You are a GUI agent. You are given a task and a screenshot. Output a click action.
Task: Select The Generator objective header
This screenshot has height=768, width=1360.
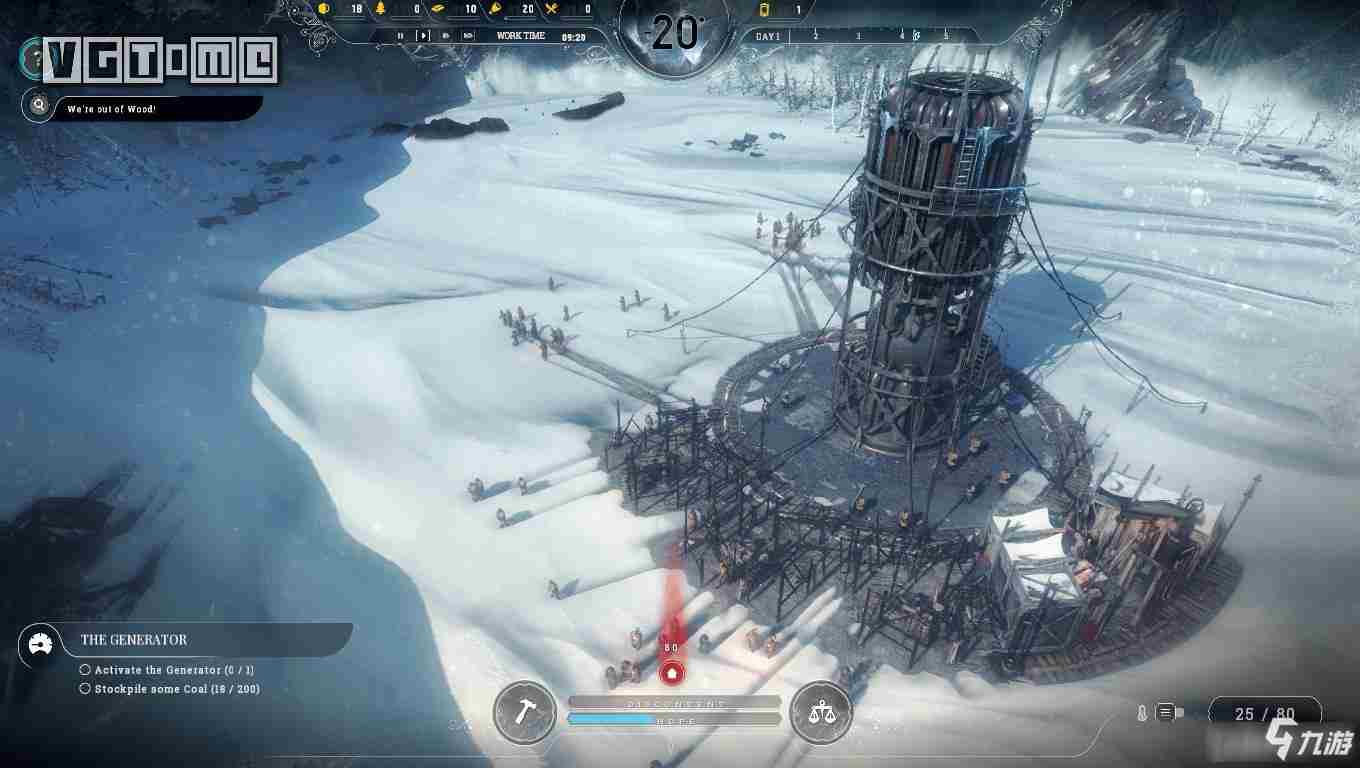[x=134, y=640]
